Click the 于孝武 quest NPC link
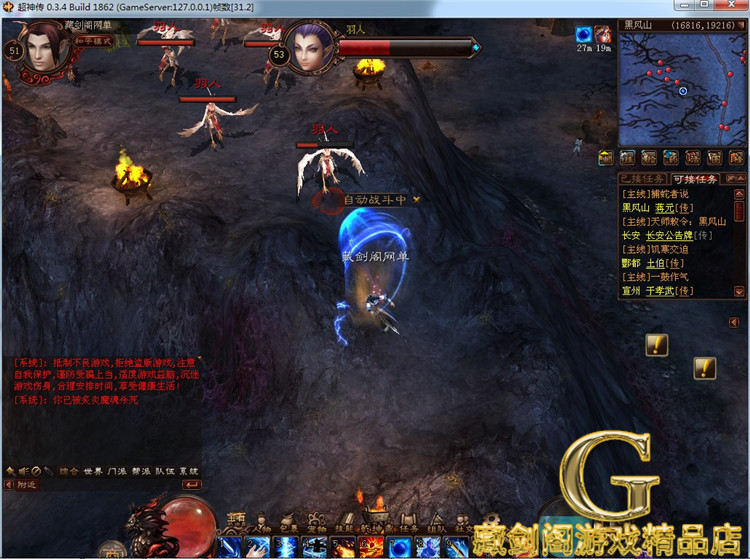 click(661, 291)
